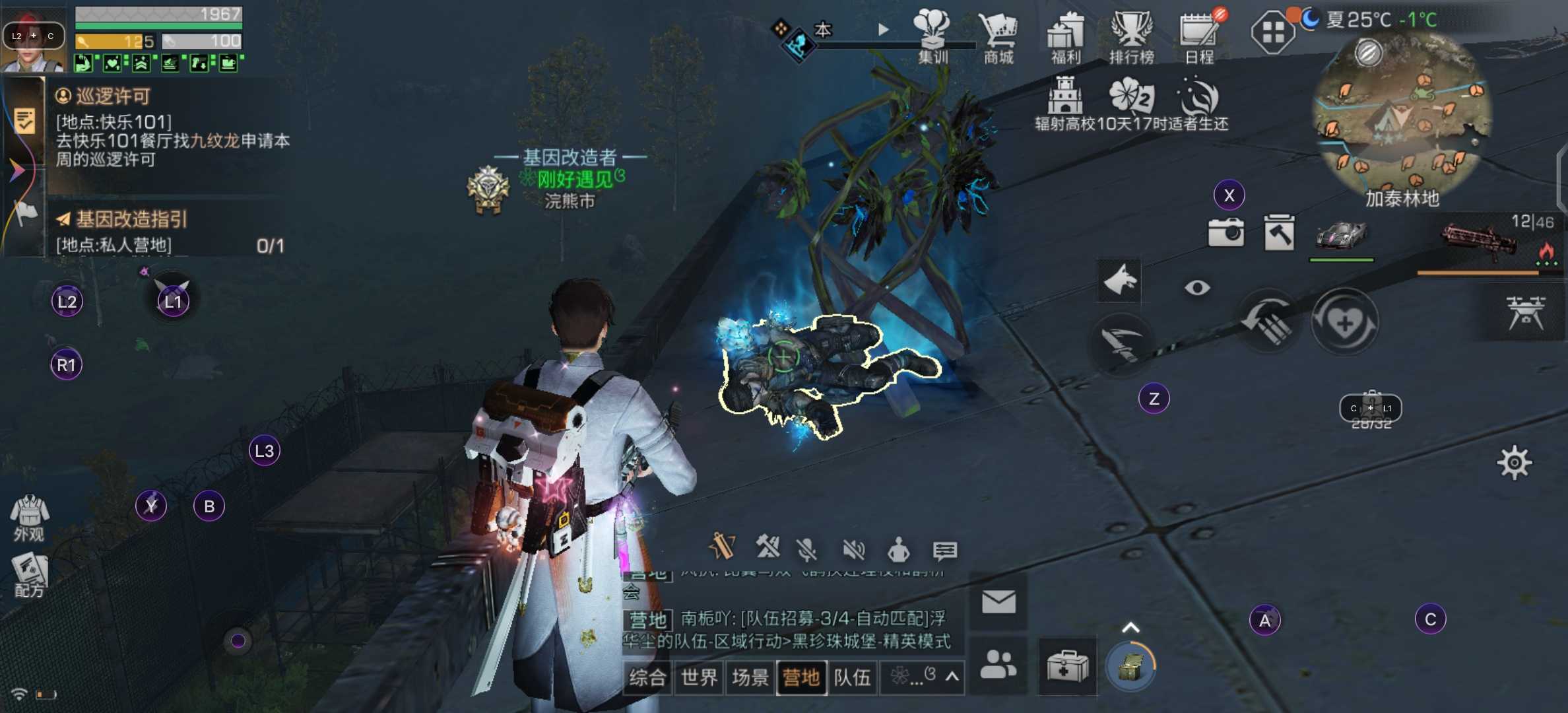
Task: Open the 辐射高校 event icon
Action: point(1064,104)
